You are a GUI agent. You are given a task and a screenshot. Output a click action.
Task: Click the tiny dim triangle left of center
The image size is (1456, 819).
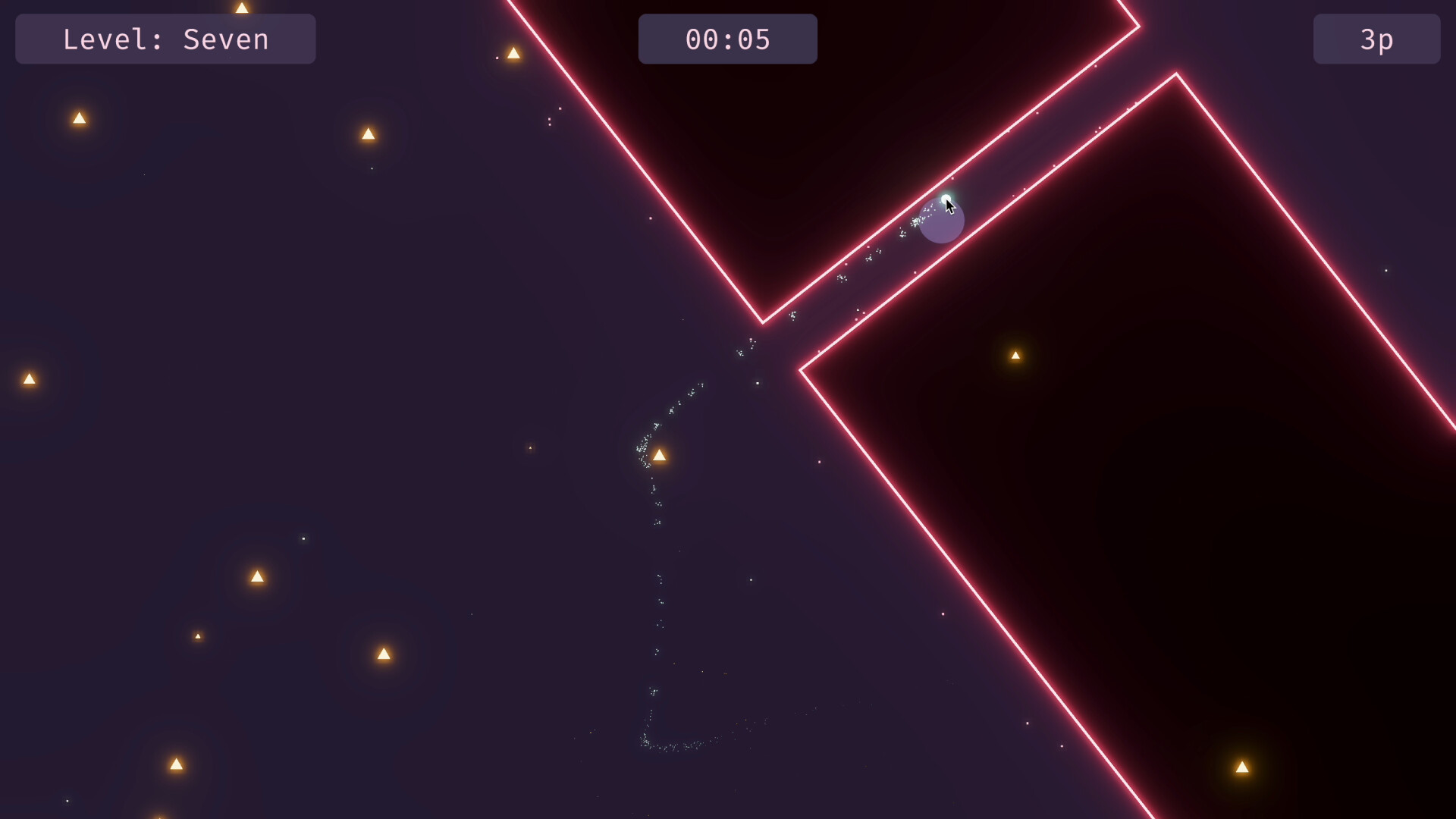click(198, 636)
